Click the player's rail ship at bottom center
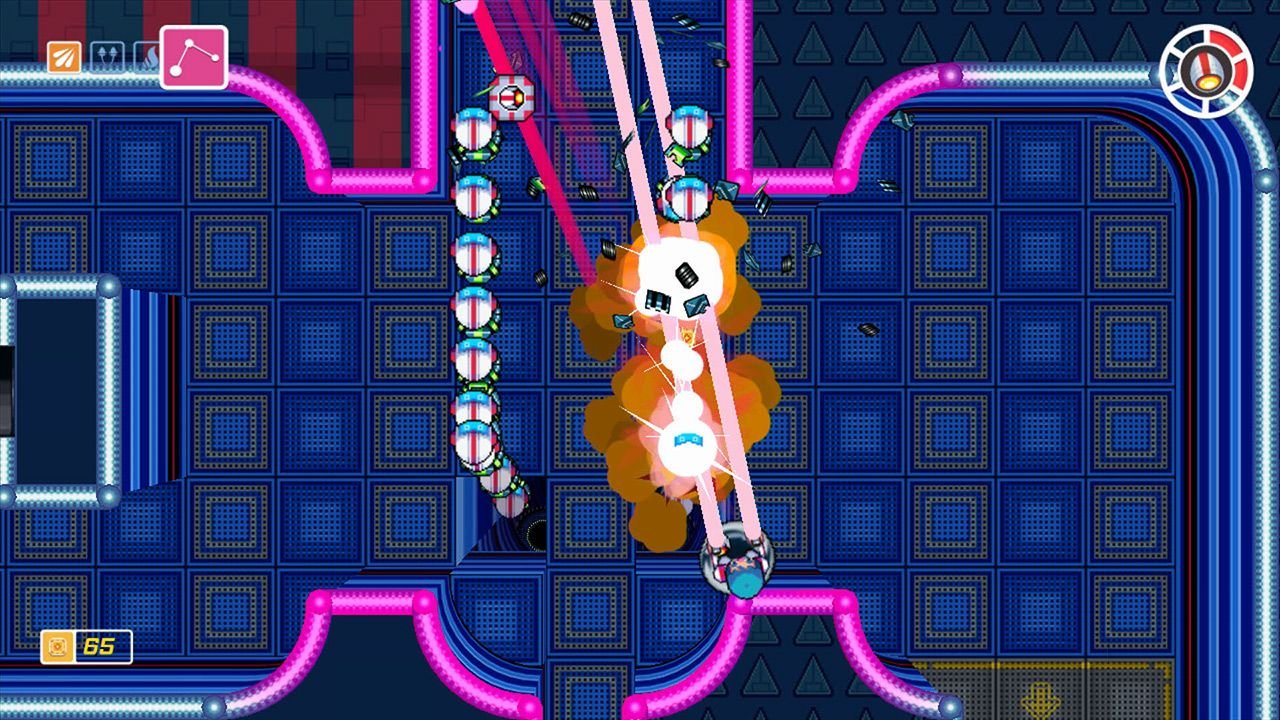The height and width of the screenshot is (720, 1280). [x=738, y=565]
